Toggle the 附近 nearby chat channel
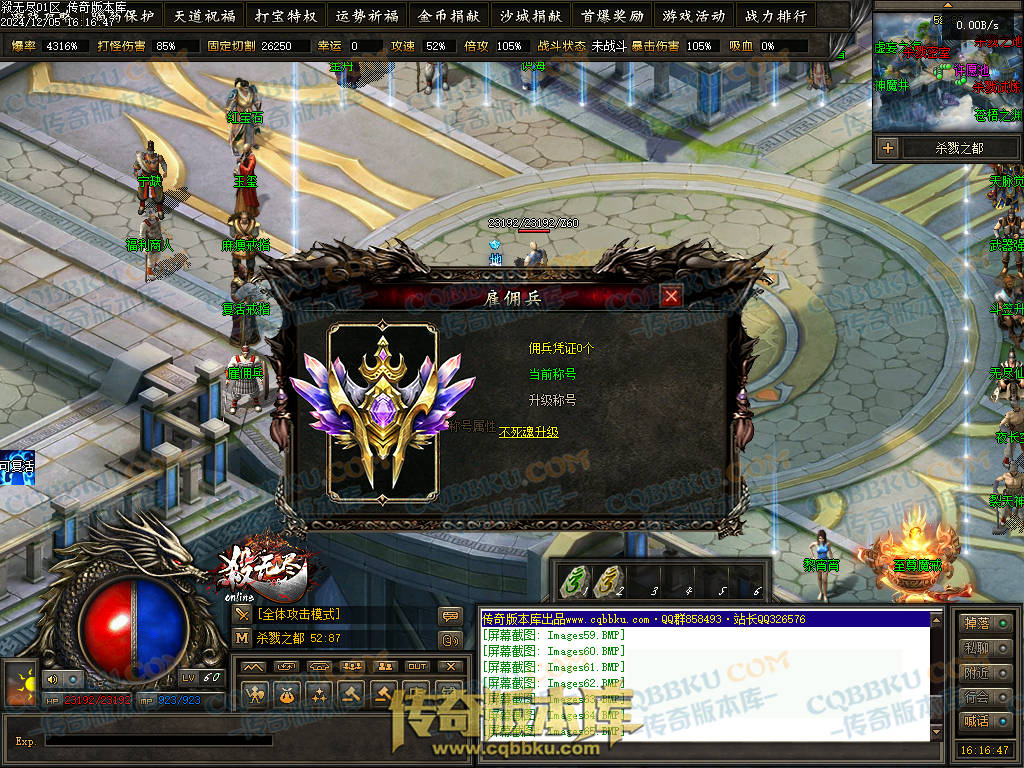The image size is (1024, 768). [984, 673]
